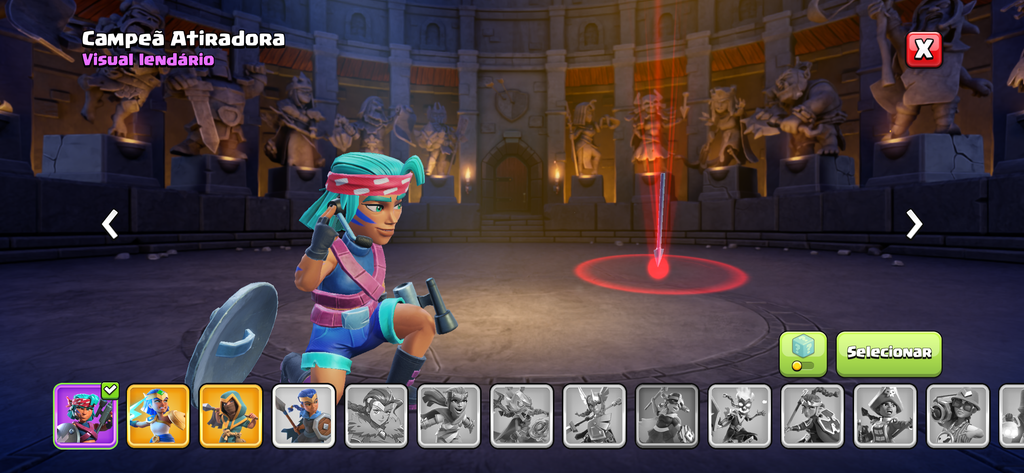Show the next hero with the right arrow
The height and width of the screenshot is (473, 1024).
[x=913, y=224]
